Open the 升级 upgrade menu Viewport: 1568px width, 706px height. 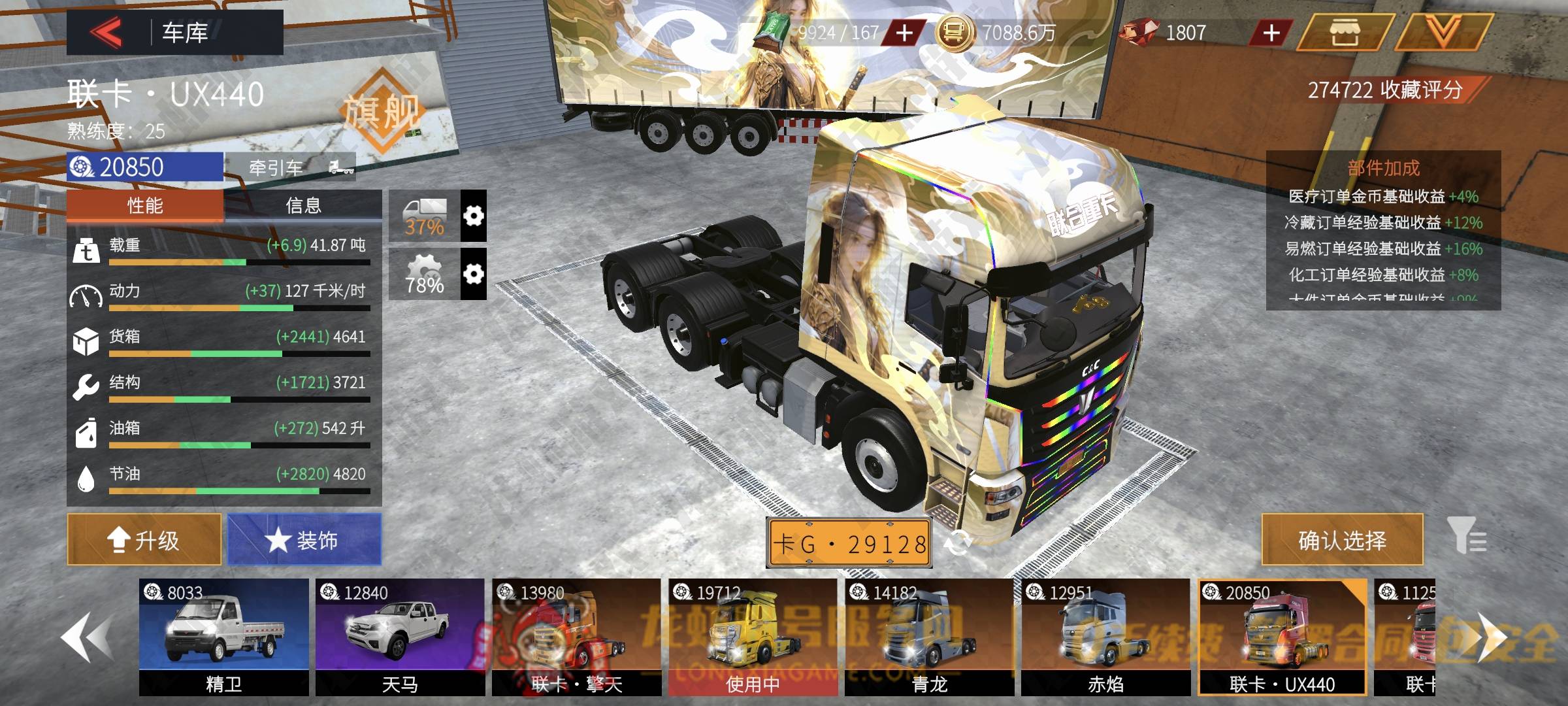144,540
